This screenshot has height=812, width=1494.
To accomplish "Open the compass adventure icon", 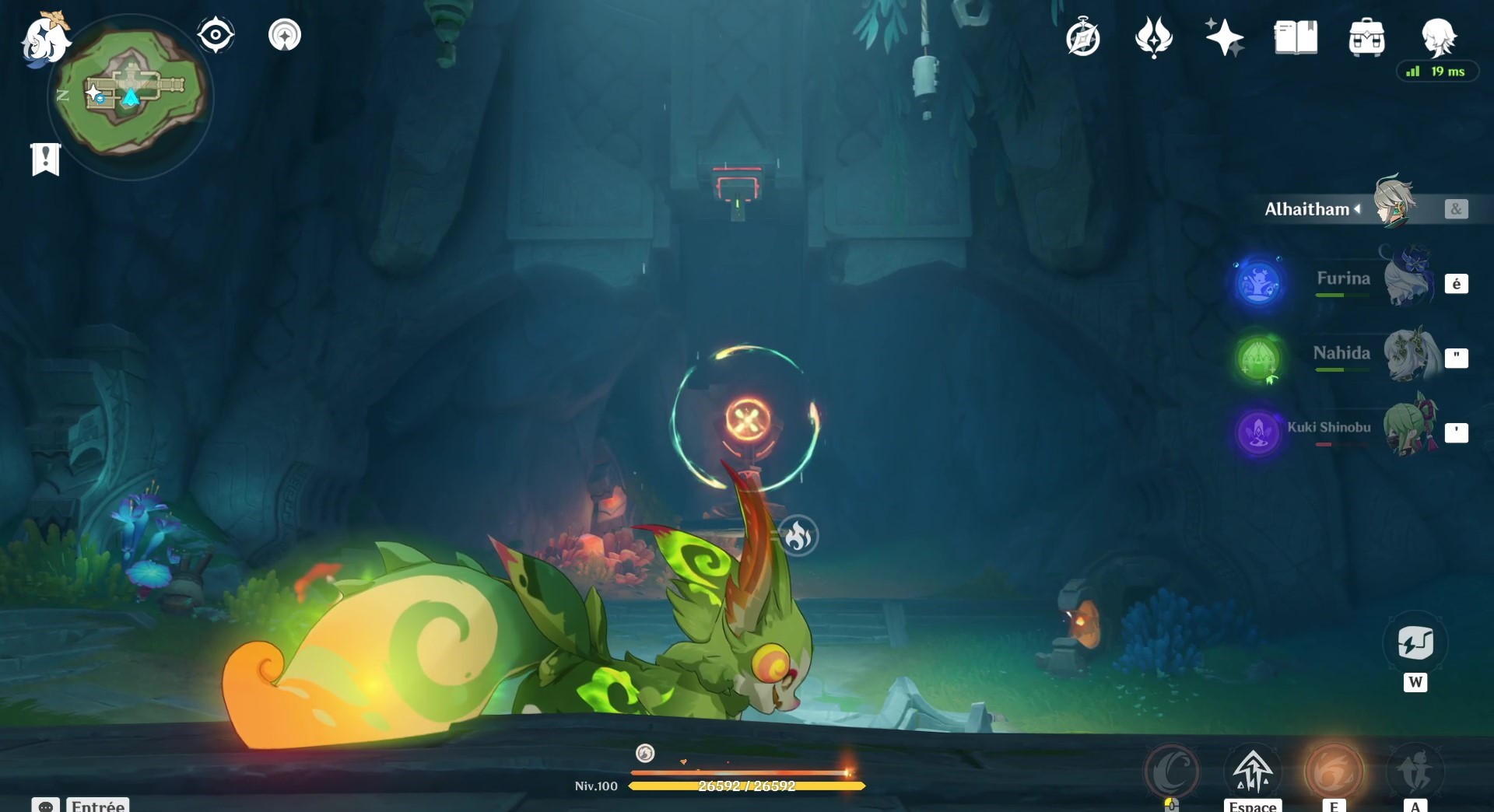I will (1082, 38).
